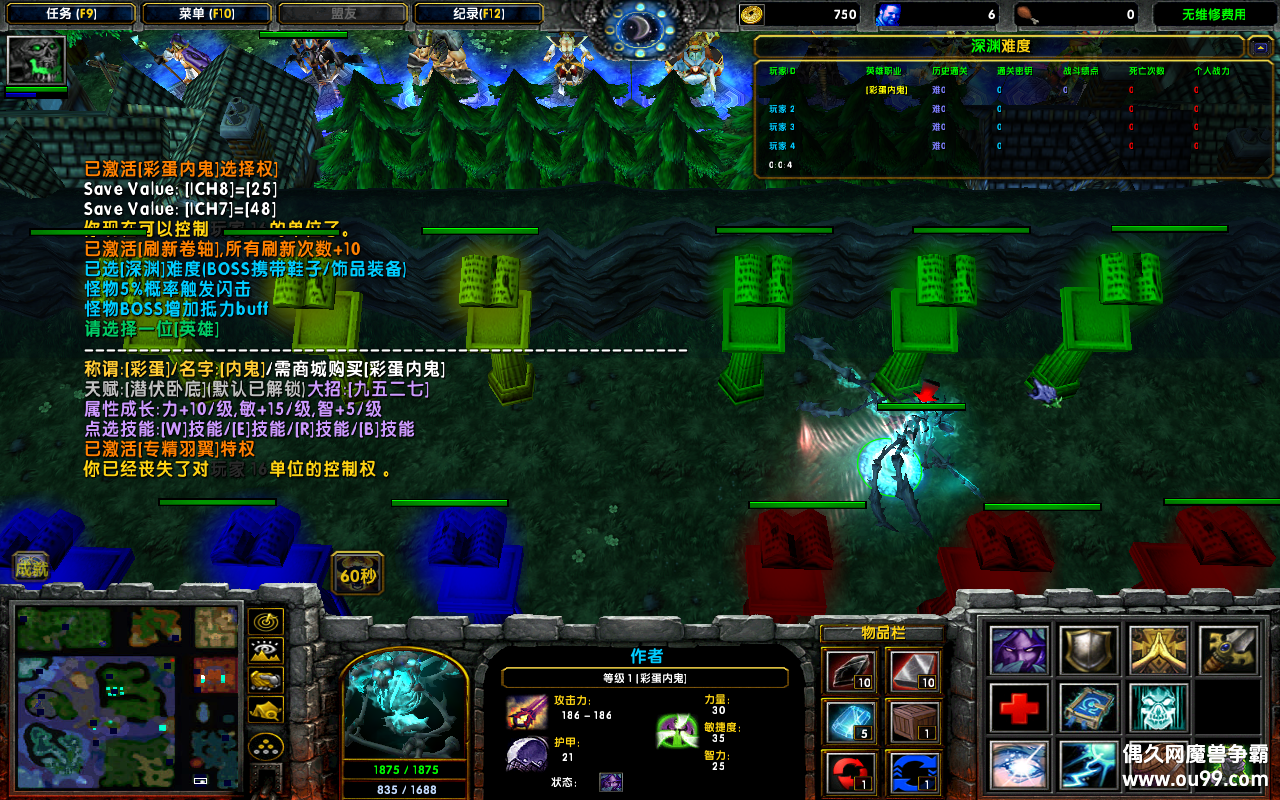Toggle minimap terrain display button
This screenshot has width=1280, height=800.
click(x=266, y=651)
